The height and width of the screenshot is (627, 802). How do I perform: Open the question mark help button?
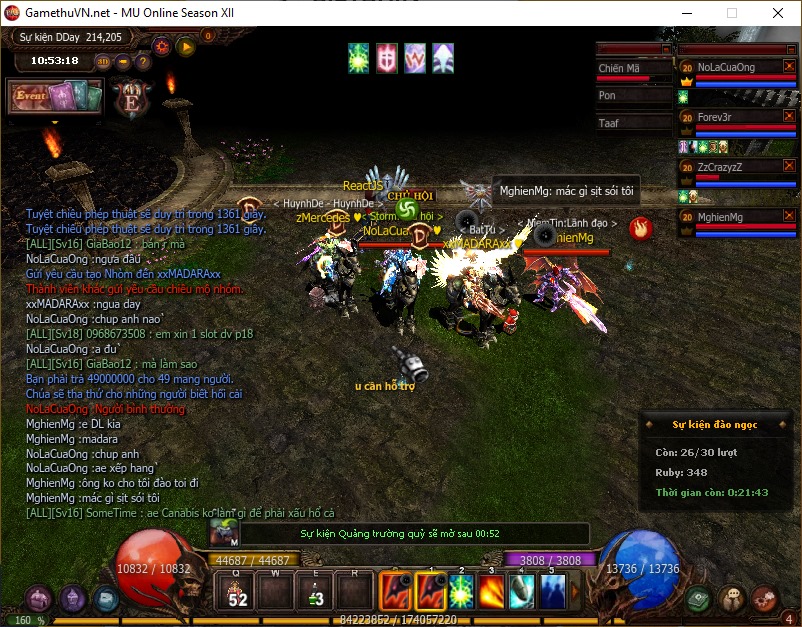143,61
